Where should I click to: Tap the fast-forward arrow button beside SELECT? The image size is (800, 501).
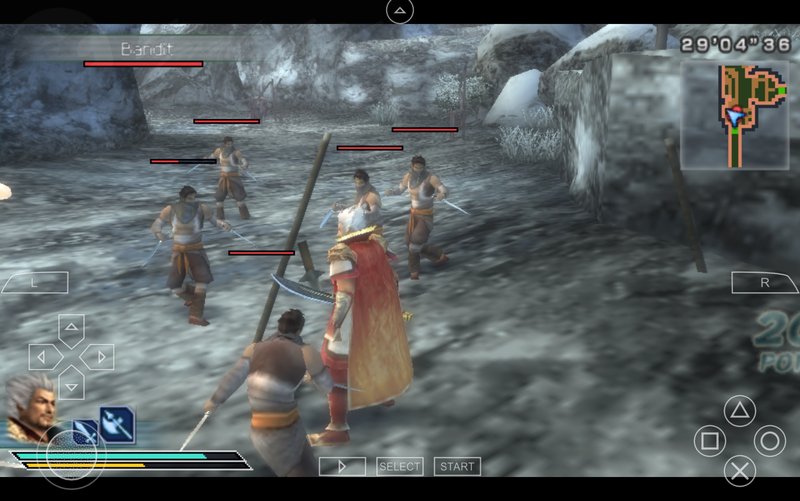[342, 466]
